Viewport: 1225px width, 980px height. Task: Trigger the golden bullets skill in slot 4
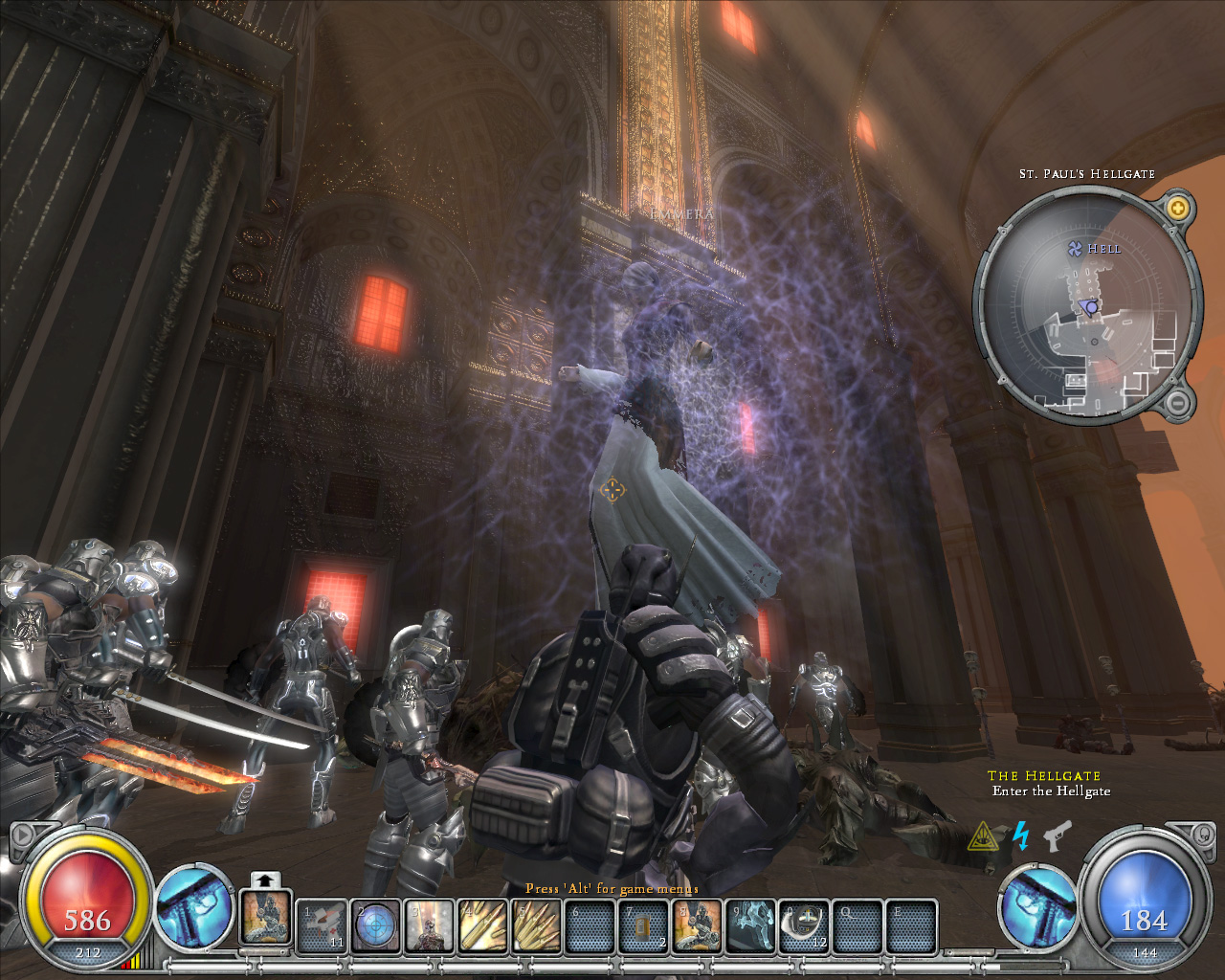tap(483, 926)
